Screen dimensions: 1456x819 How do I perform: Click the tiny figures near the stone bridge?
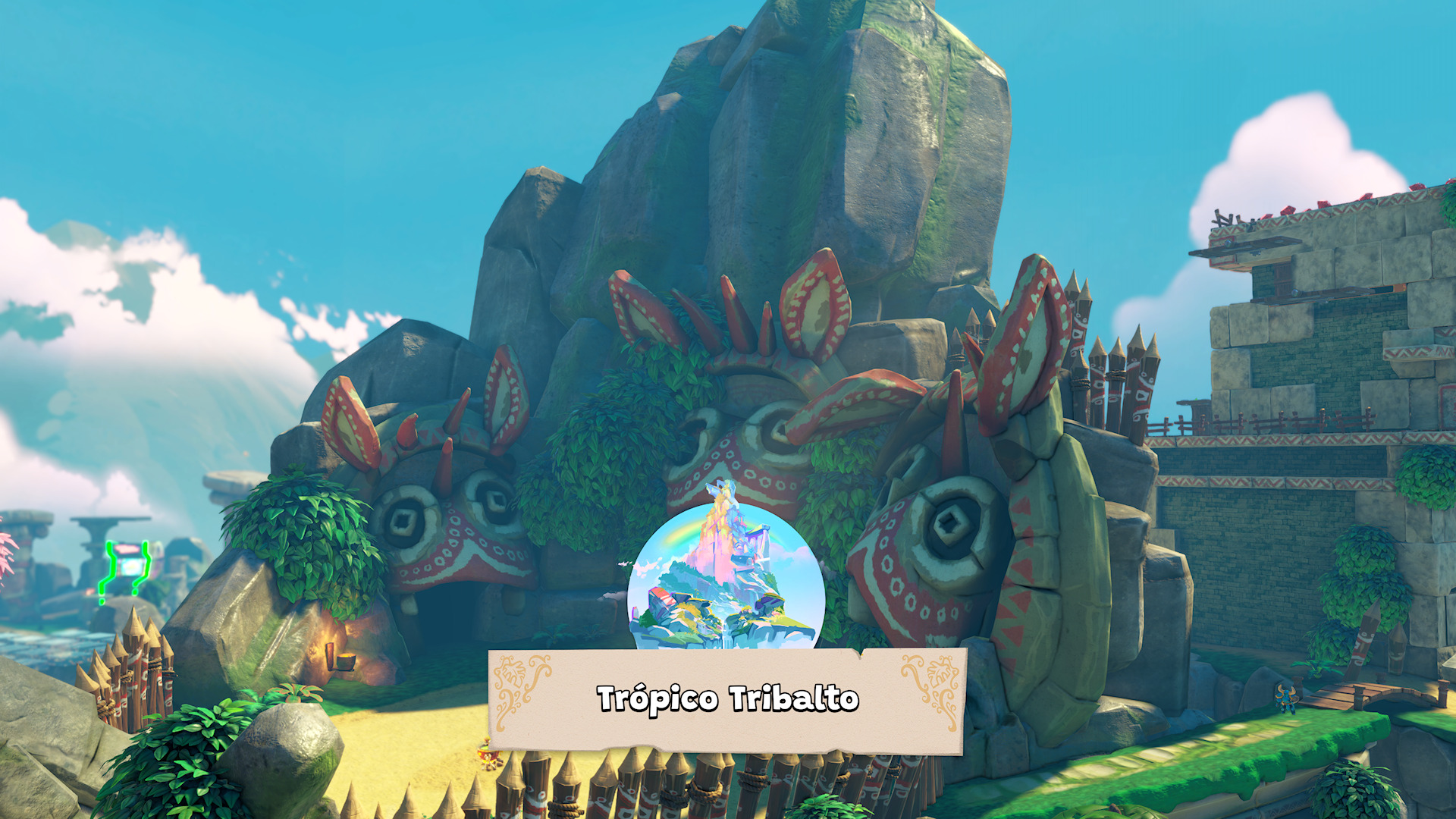coord(1287,700)
